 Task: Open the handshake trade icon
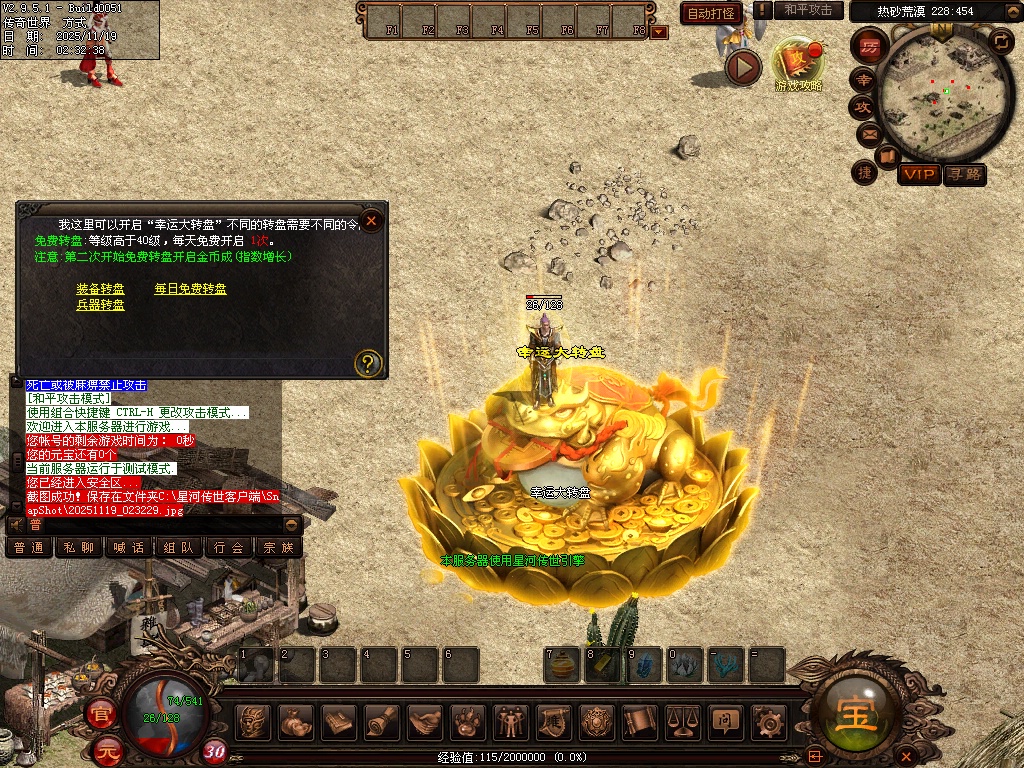tap(425, 721)
